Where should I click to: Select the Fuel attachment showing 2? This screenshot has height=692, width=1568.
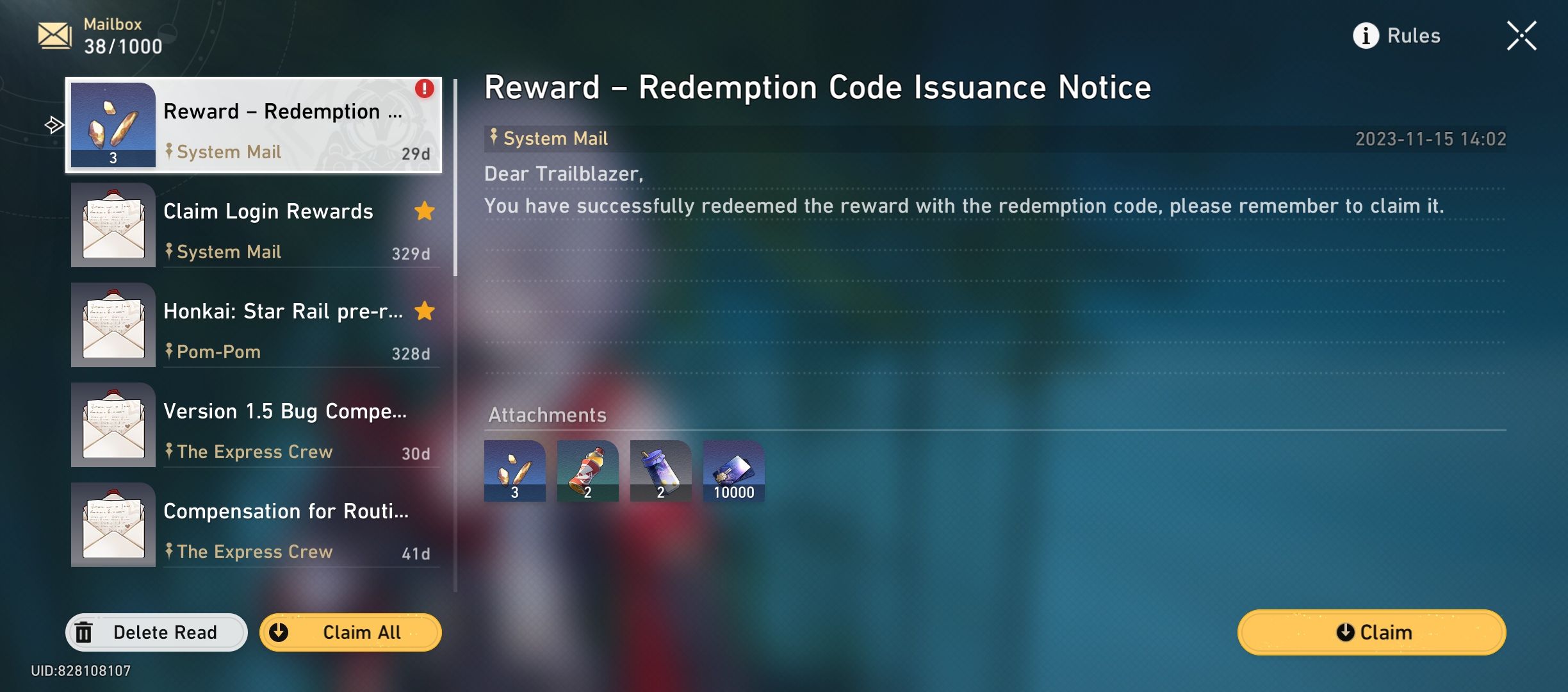[588, 471]
